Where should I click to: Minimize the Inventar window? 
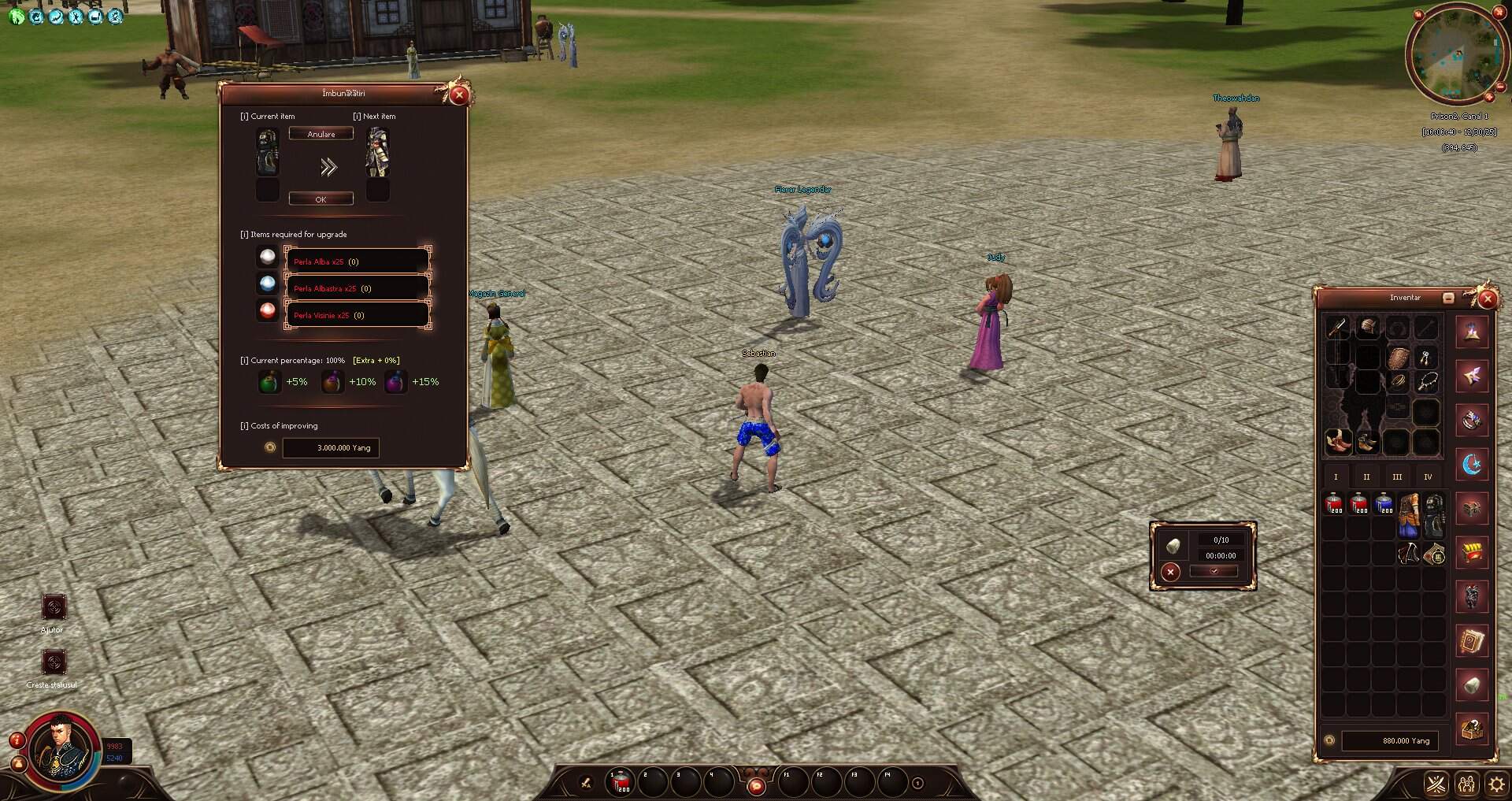point(1449,298)
